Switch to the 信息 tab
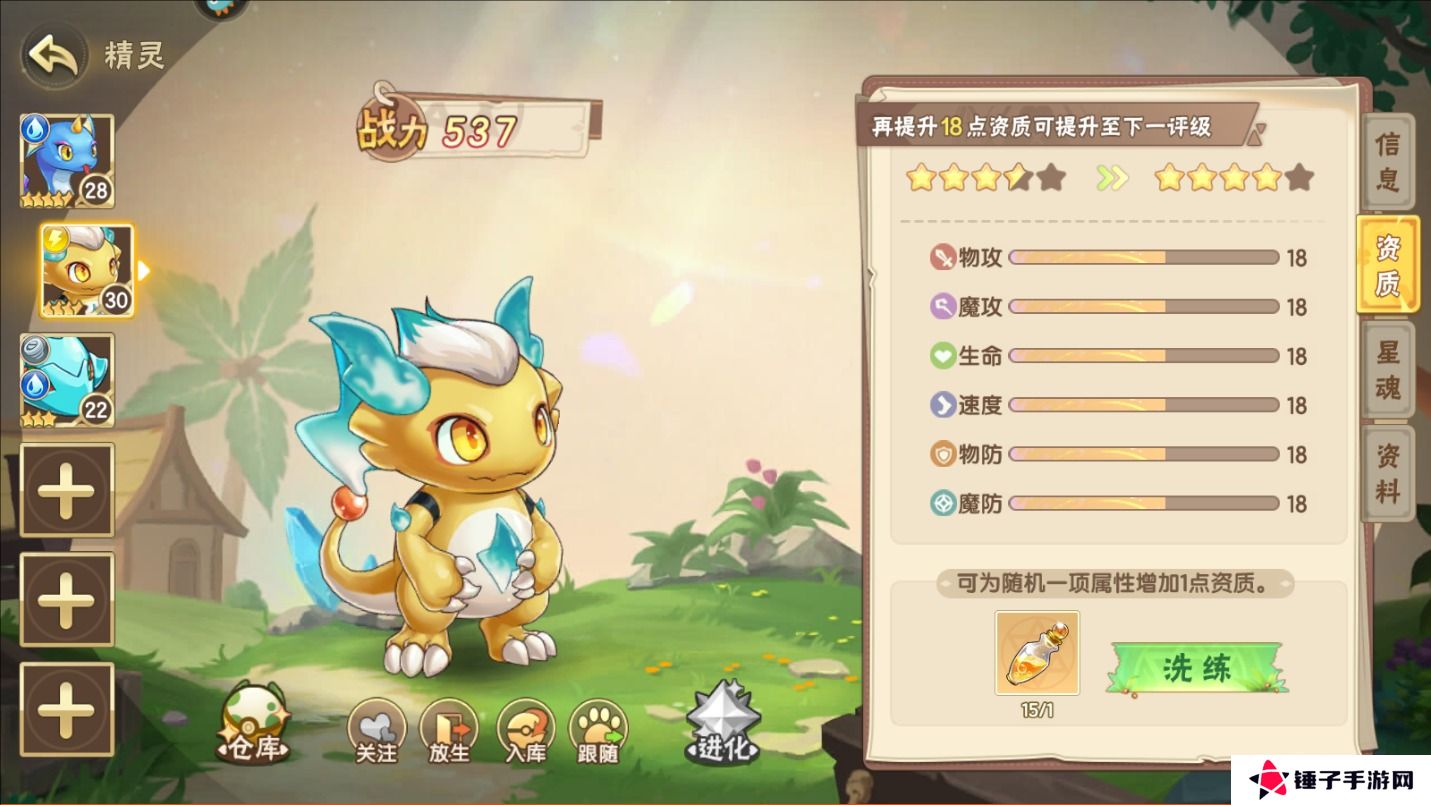 [1388, 162]
